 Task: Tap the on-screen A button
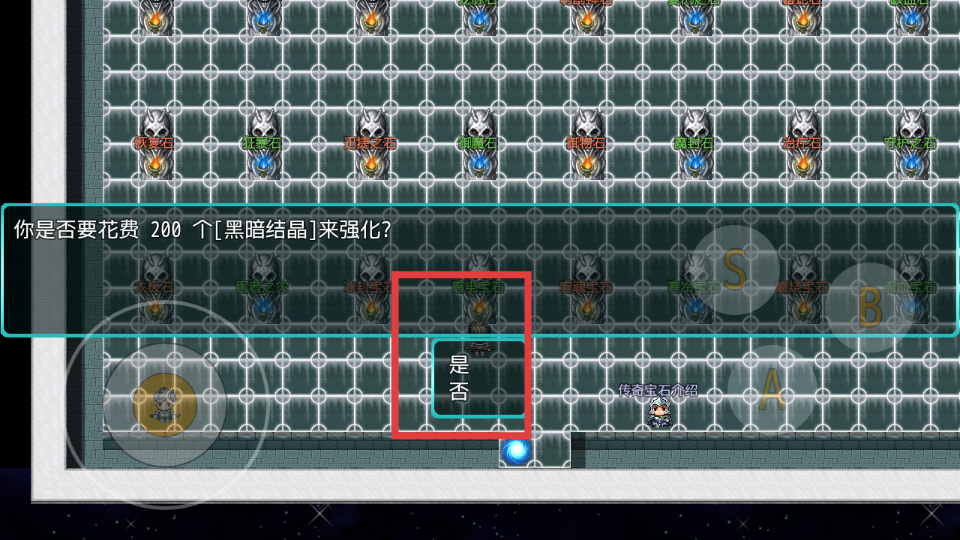(771, 390)
